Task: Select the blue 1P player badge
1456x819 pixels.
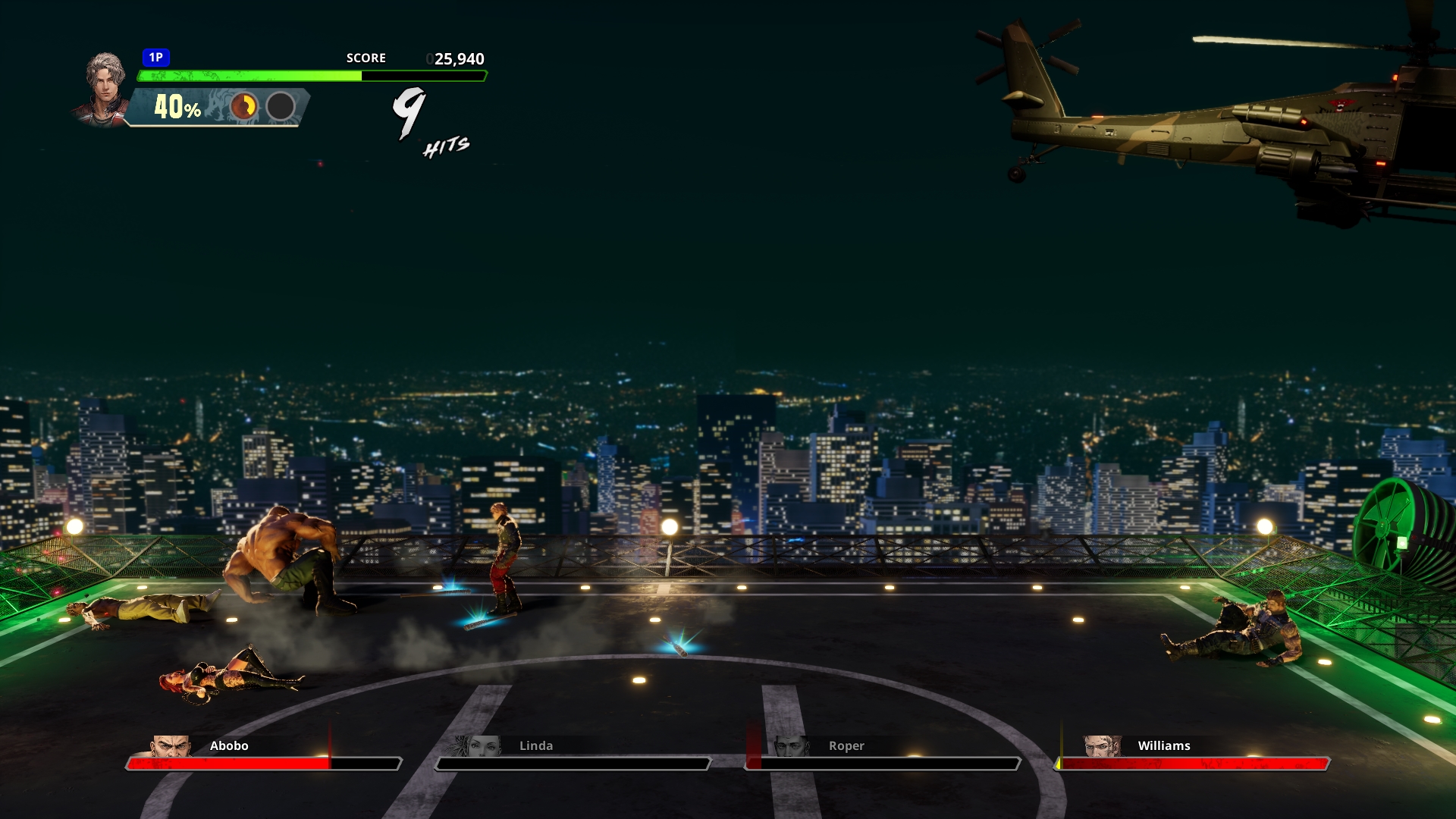Action: tap(155, 58)
